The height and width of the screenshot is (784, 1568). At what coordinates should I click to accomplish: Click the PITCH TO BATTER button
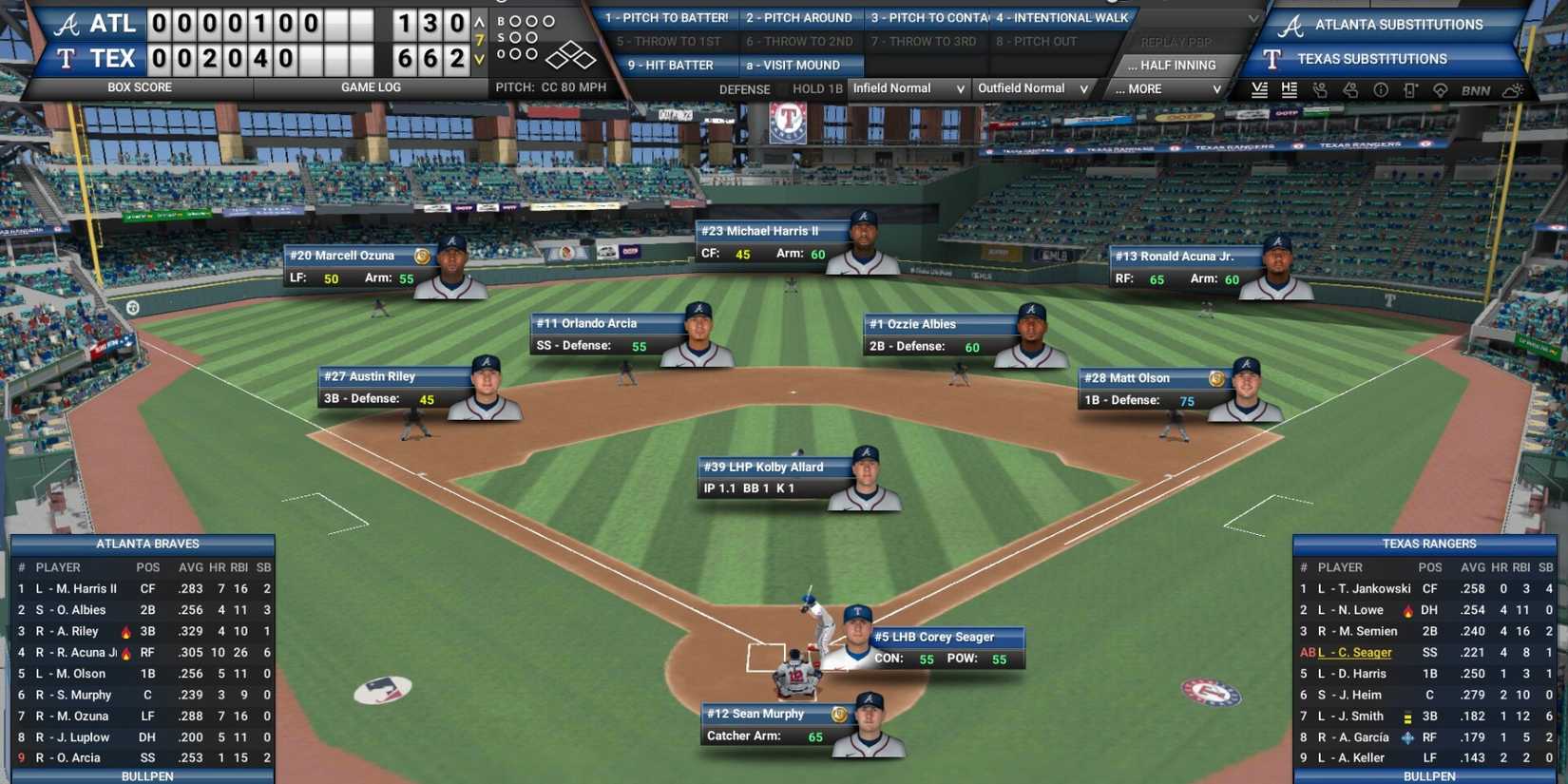[x=668, y=17]
